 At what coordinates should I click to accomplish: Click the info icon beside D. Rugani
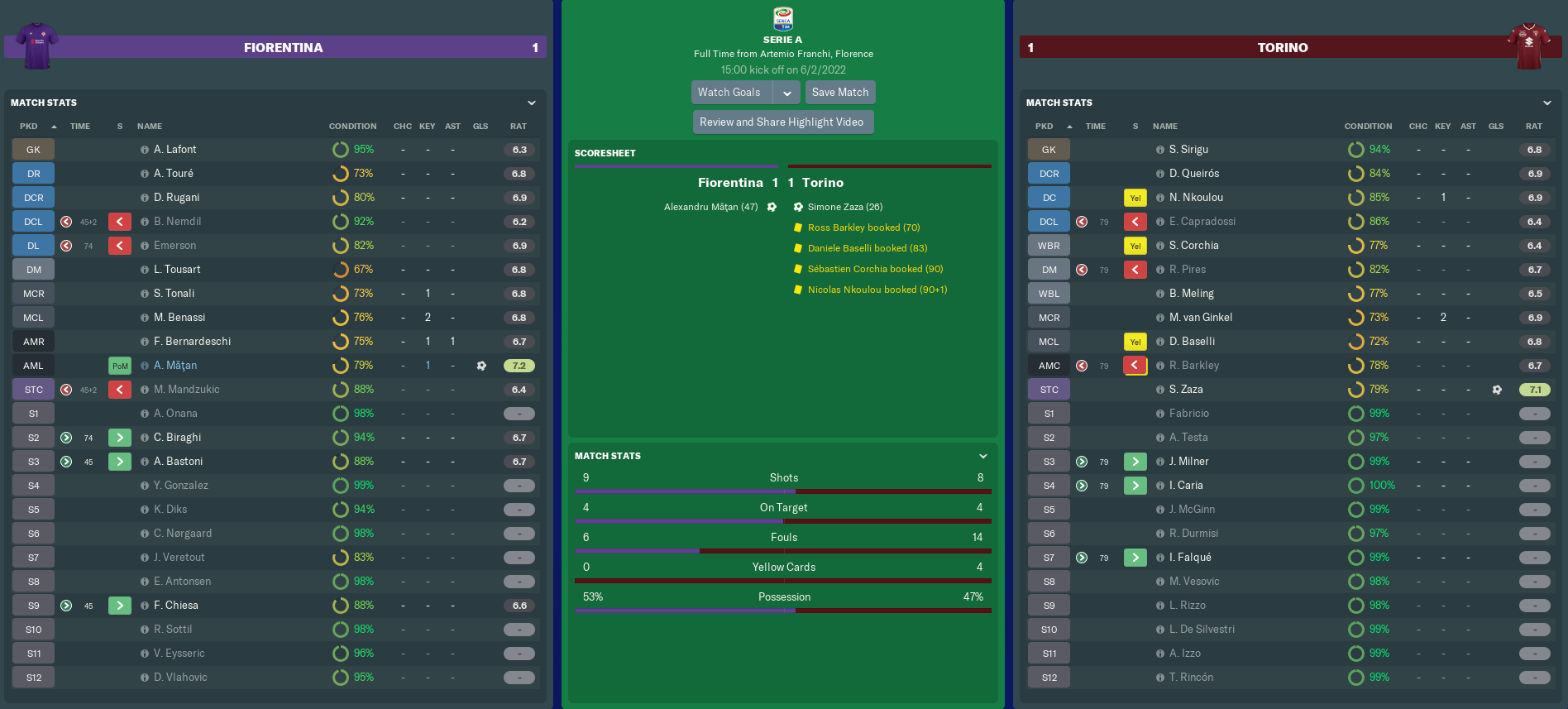145,198
